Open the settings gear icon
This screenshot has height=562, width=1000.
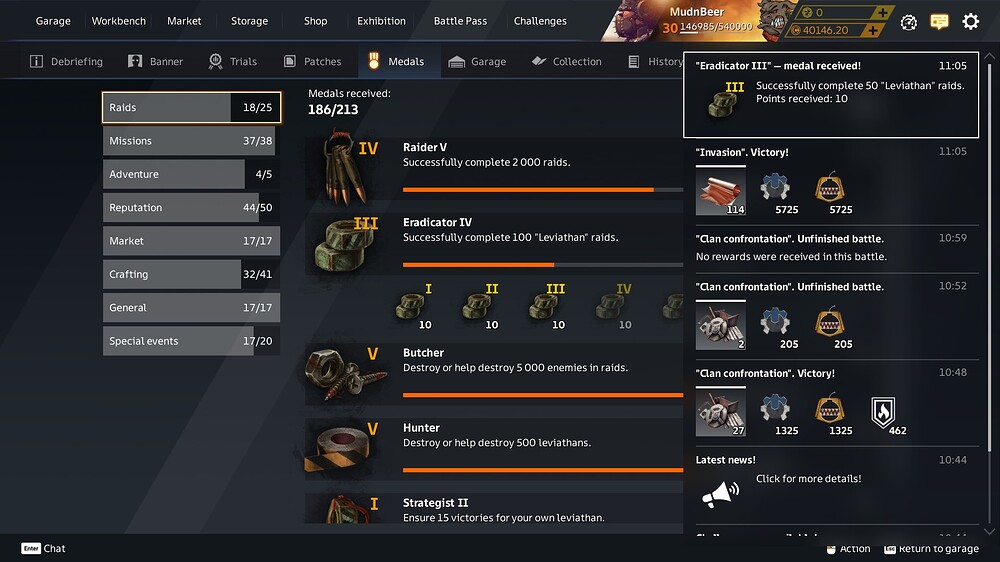click(970, 21)
